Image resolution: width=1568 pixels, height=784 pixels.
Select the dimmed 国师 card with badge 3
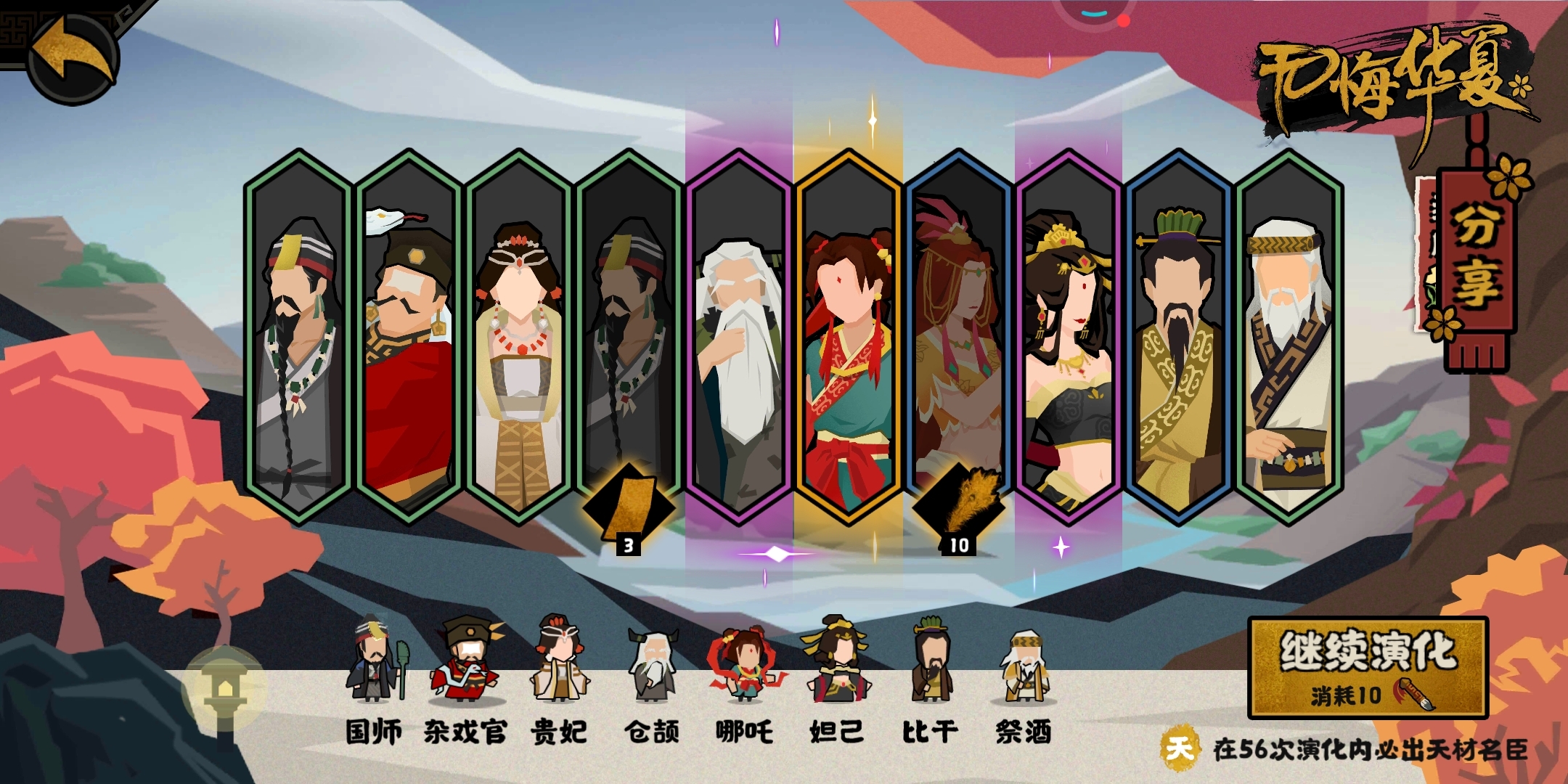tap(629, 336)
